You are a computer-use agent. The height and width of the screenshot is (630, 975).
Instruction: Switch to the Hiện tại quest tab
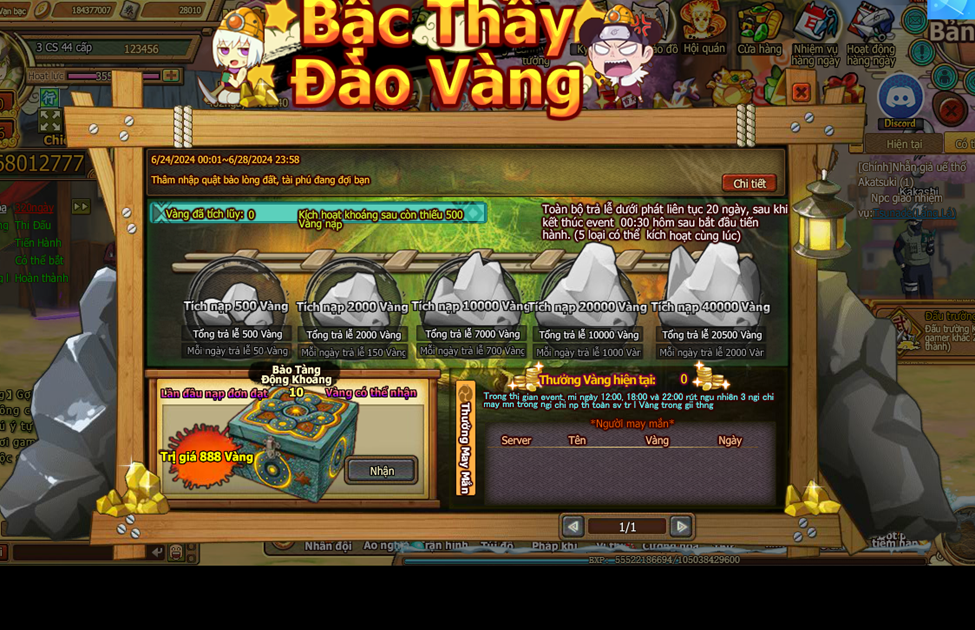(904, 144)
